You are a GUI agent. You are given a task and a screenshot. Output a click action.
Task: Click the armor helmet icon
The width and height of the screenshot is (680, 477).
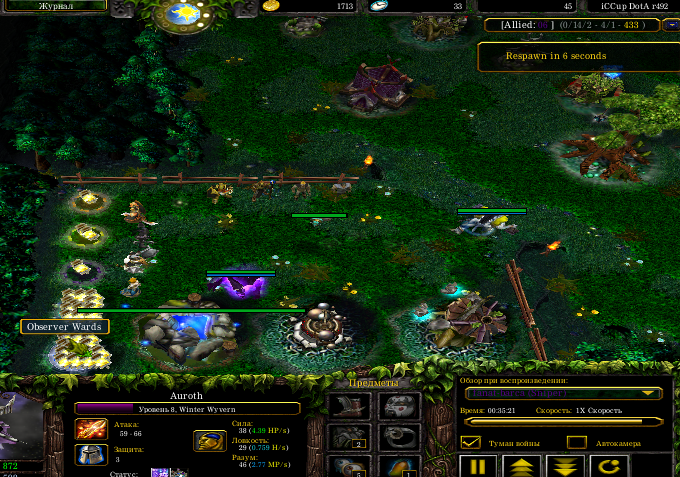[x=90, y=454]
